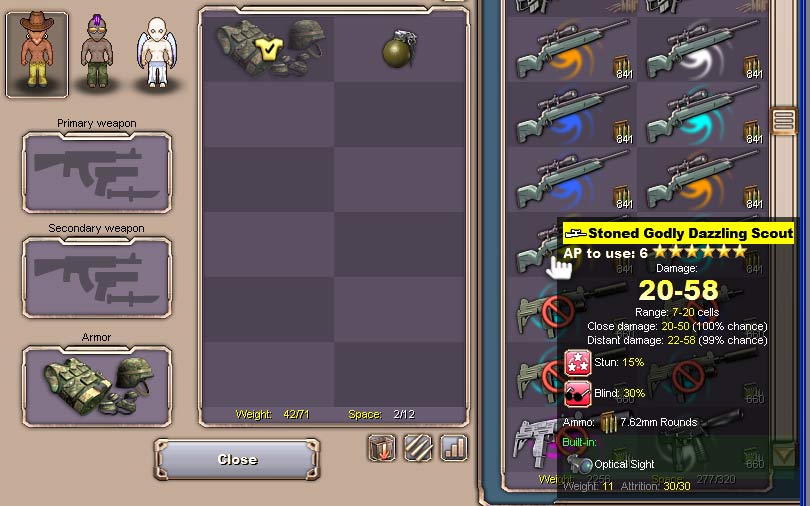Open the Primary weapon slot

pos(97,172)
